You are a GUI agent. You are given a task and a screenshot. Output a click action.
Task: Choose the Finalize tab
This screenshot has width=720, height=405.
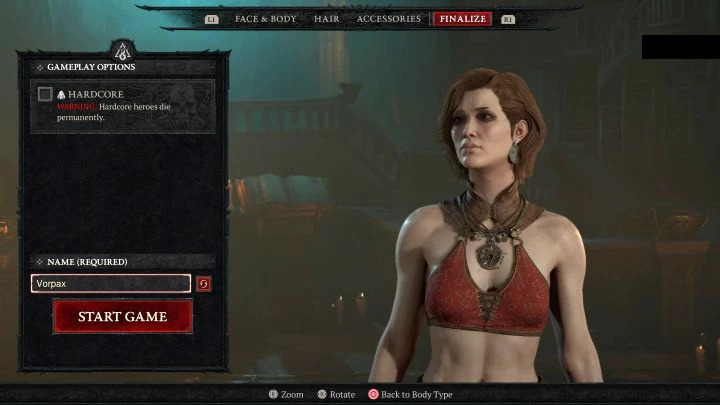pyautogui.click(x=462, y=19)
